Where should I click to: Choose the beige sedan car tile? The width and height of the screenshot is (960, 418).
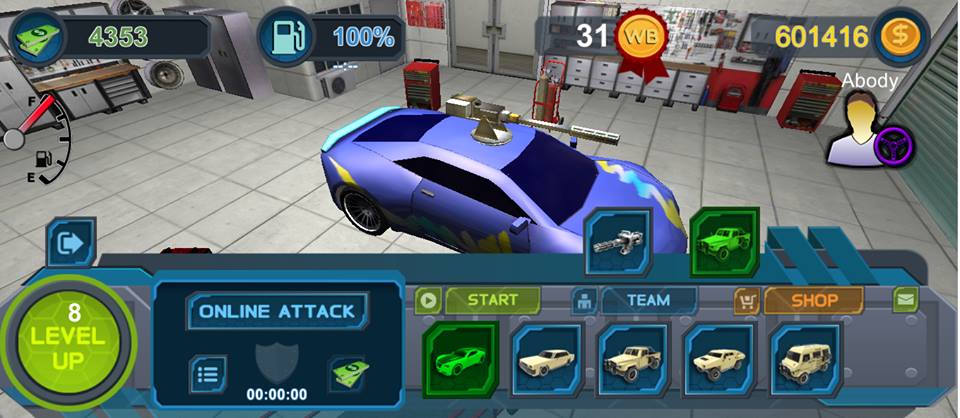coord(547,358)
